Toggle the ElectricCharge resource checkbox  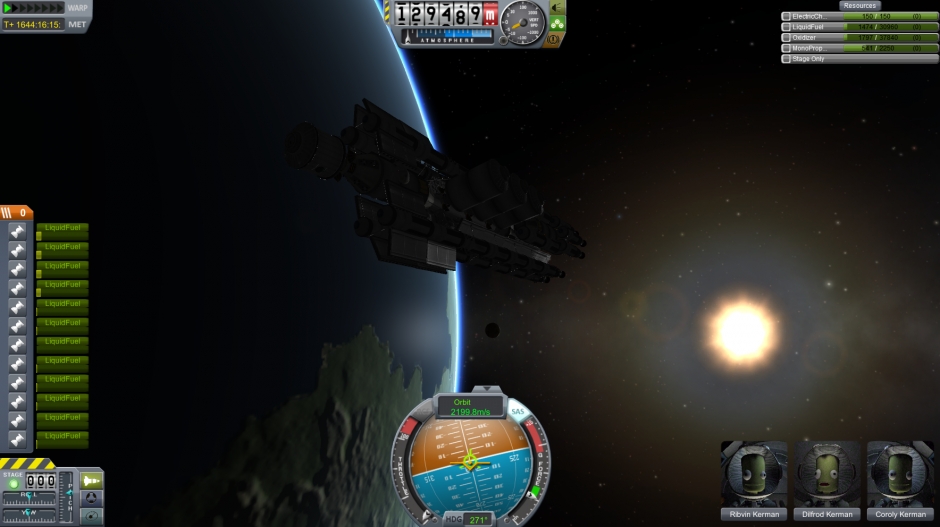(x=786, y=16)
